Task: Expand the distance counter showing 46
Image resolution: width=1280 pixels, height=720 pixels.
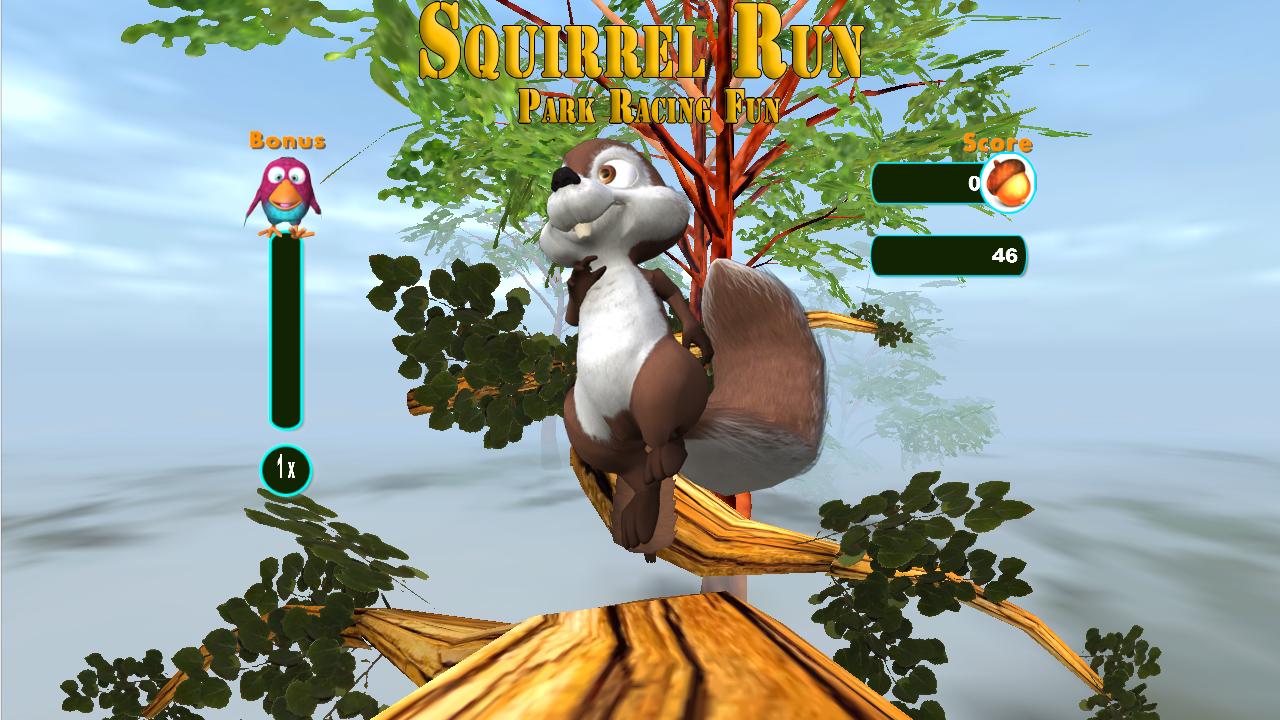Action: (948, 257)
